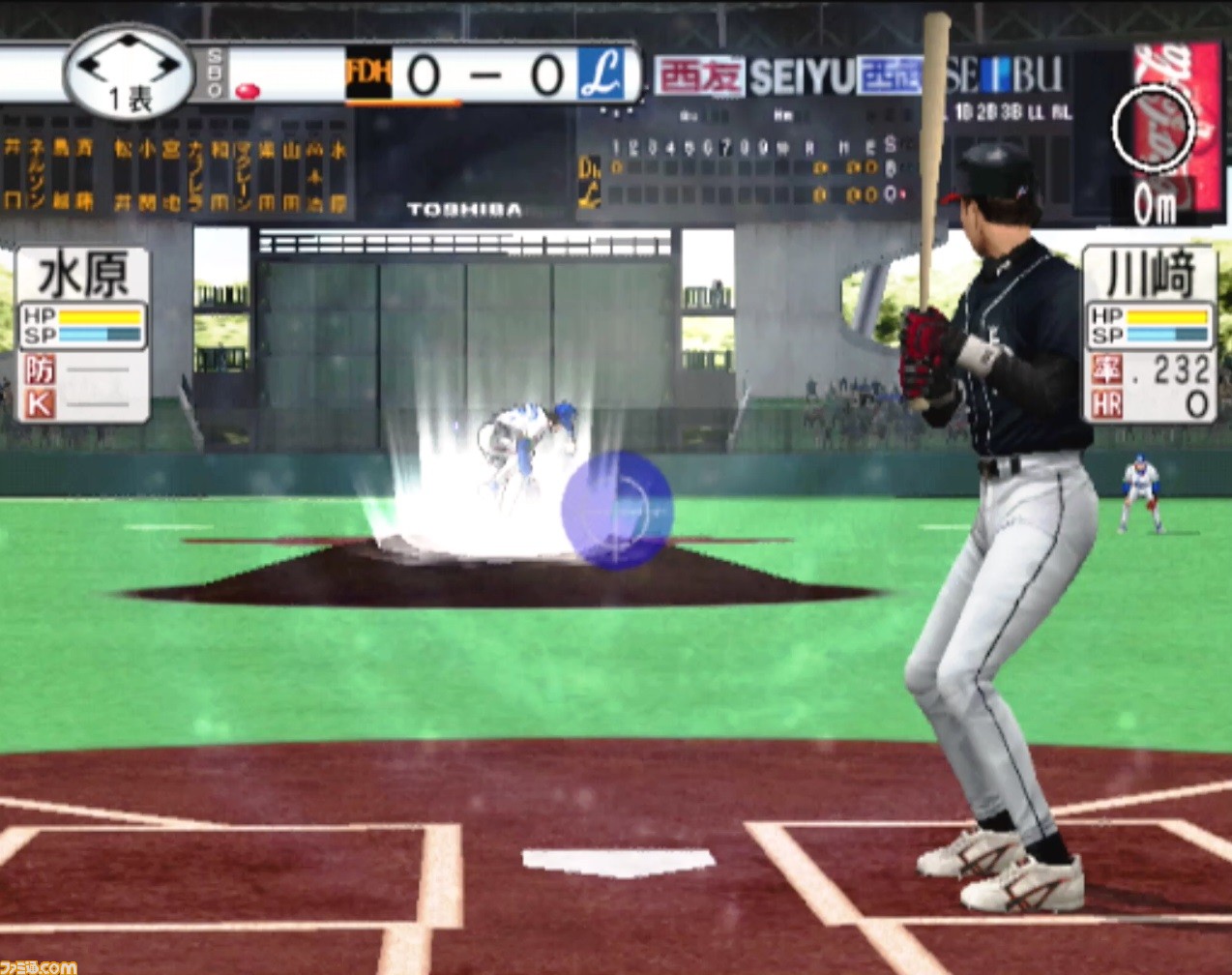Viewport: 1232px width, 975px height.
Task: Click the Lions L team logo
Action: pos(601,74)
